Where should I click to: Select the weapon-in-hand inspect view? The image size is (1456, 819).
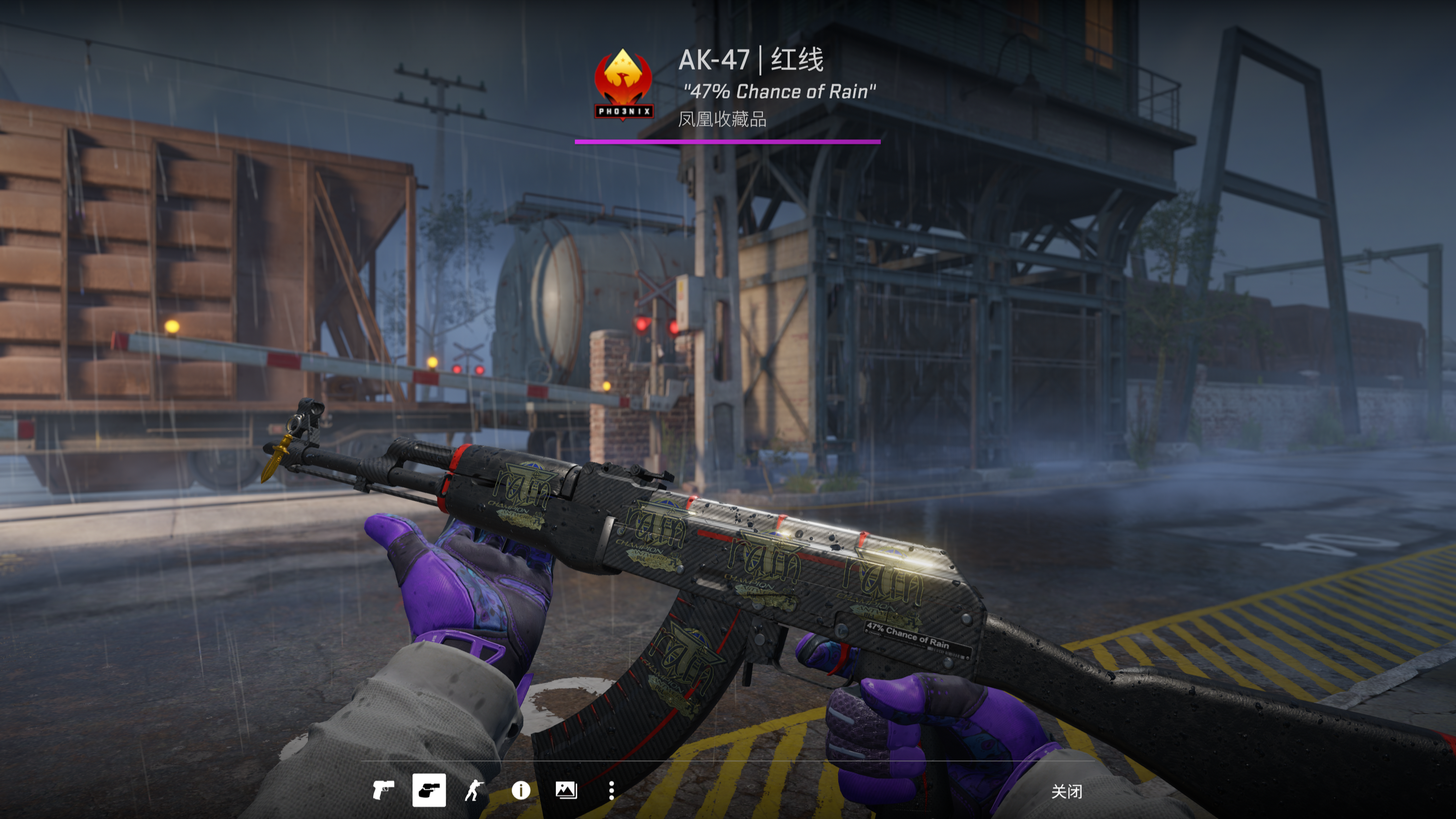tap(429, 790)
